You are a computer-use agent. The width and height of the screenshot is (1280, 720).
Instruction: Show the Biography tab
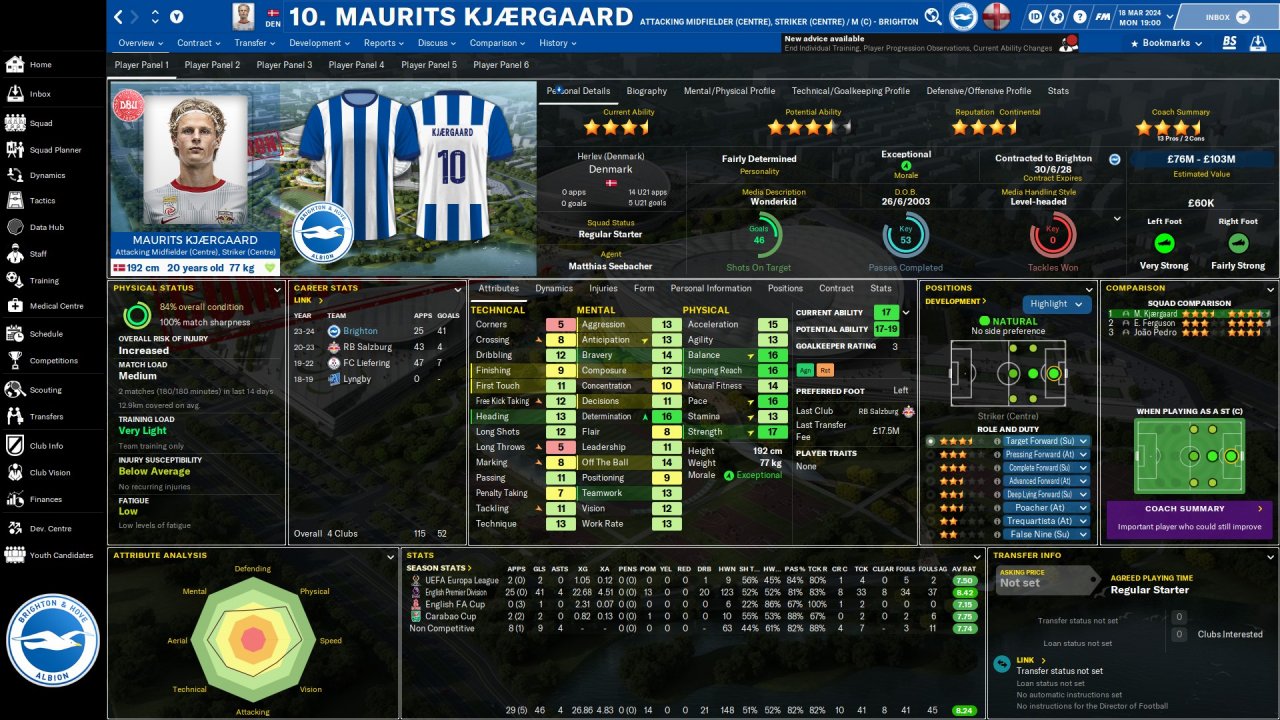pyautogui.click(x=646, y=91)
